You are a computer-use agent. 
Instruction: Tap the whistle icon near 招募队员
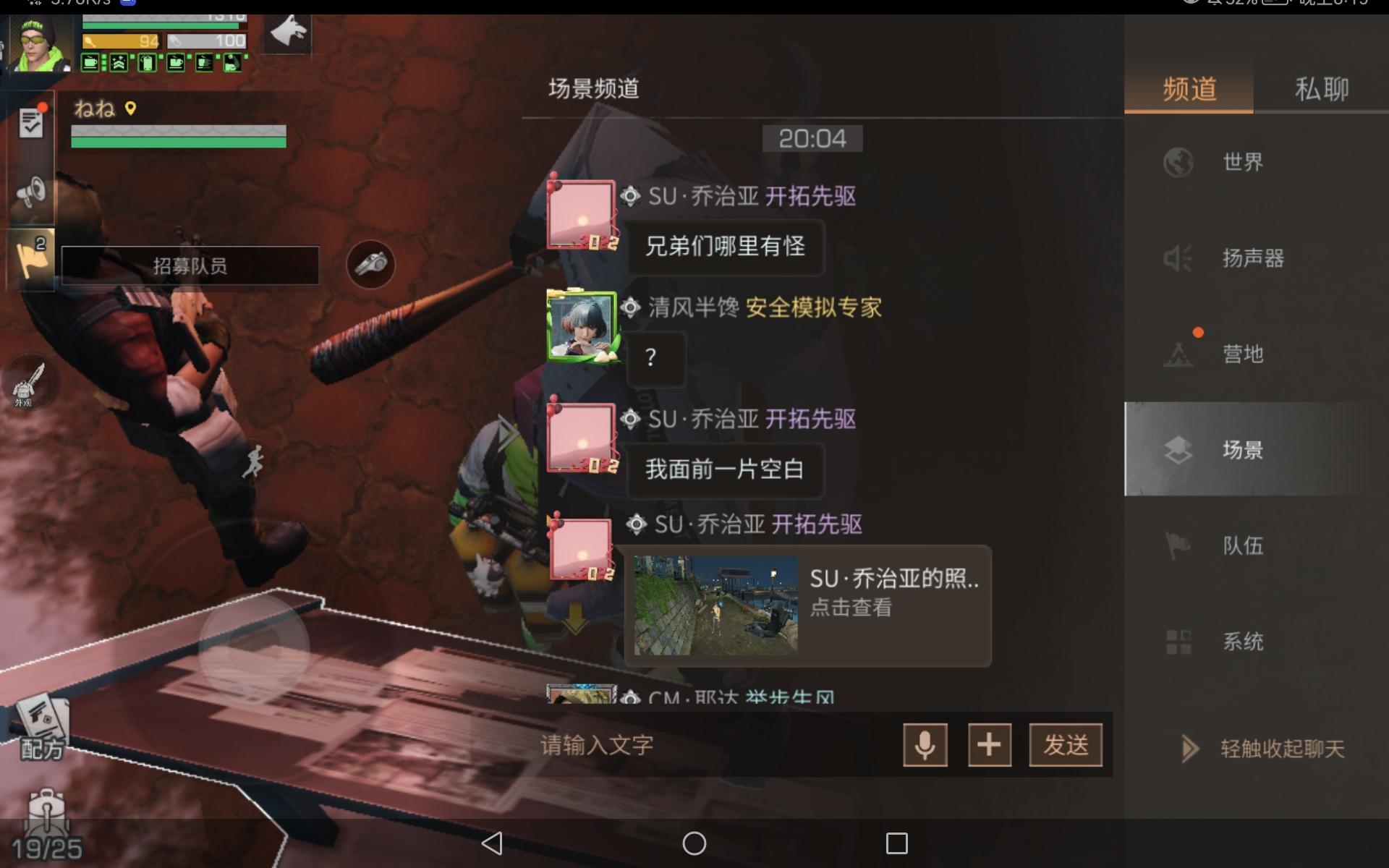point(370,265)
